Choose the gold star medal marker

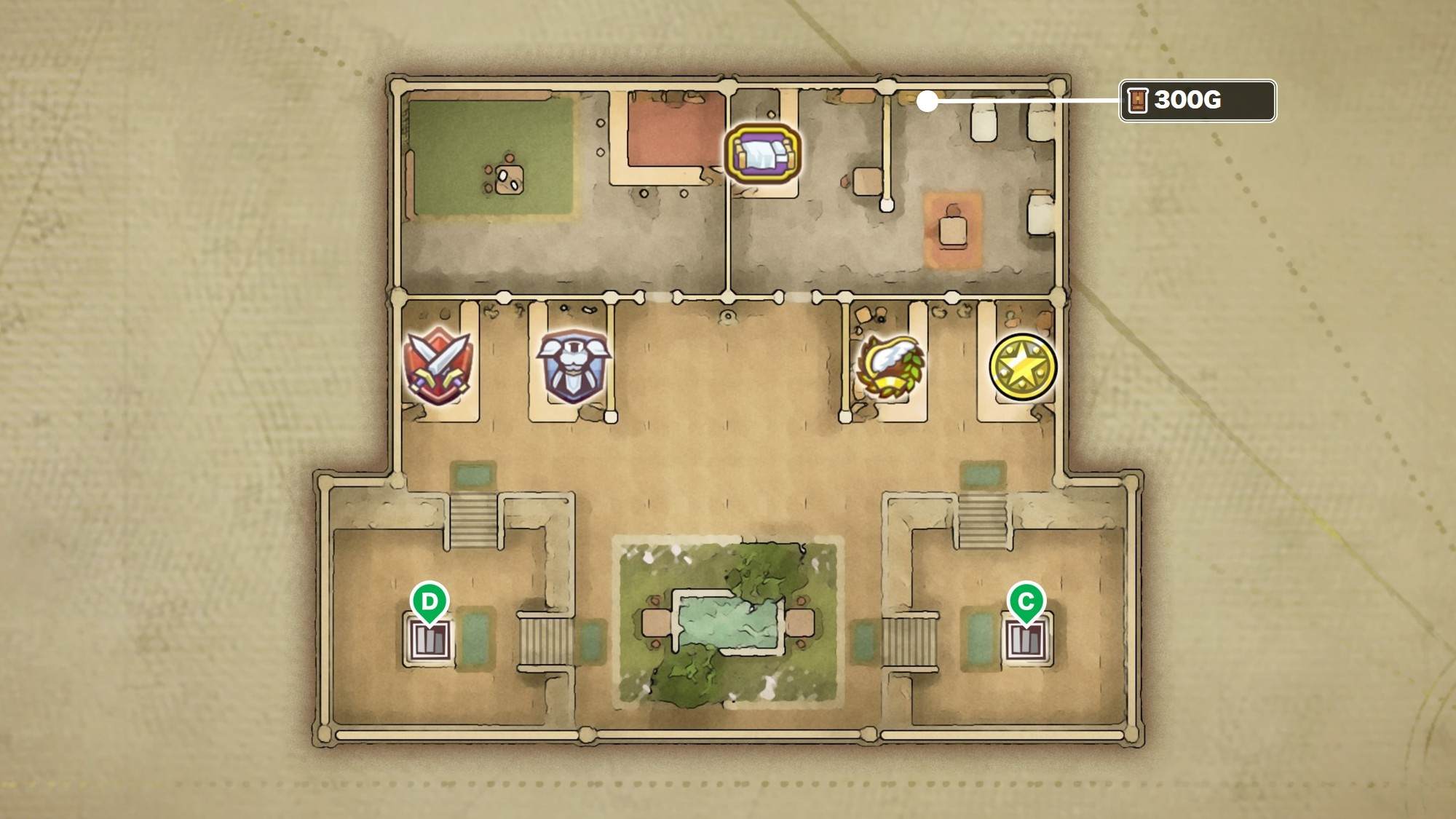pos(1023,367)
